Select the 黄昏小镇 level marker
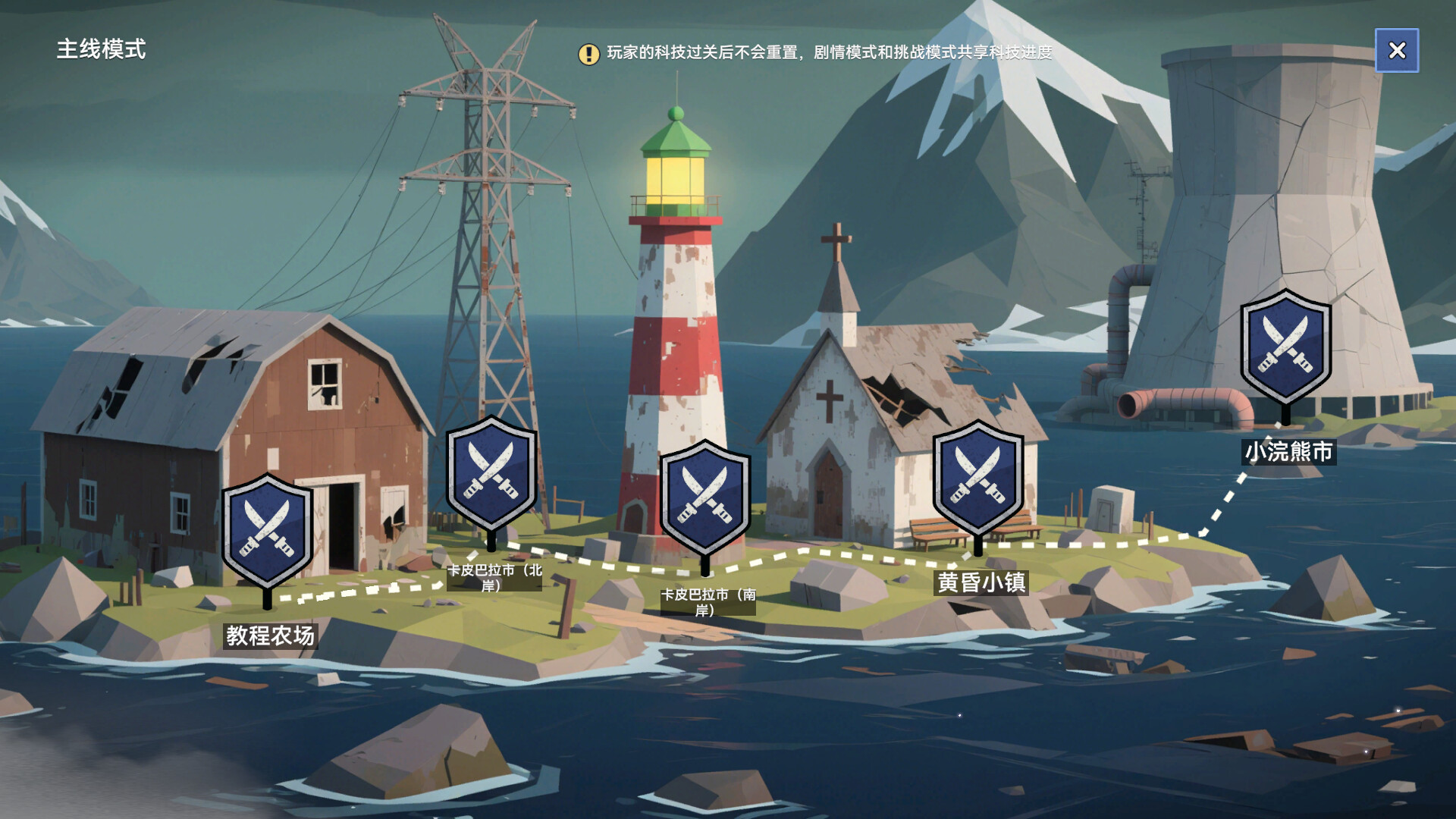 pyautogui.click(x=977, y=479)
